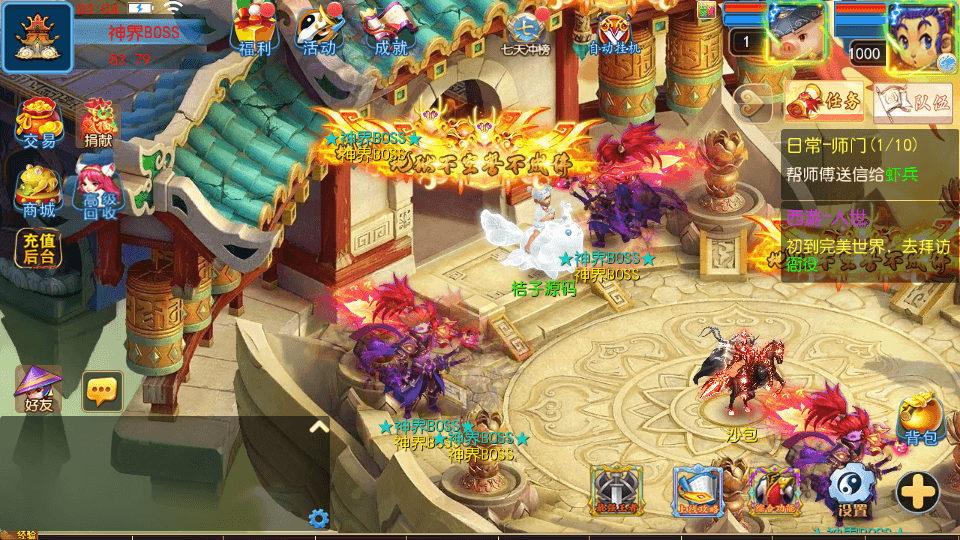Viewport: 960px width, 540px height.
Task: Open the 设置 settings gear
Action: point(852,492)
